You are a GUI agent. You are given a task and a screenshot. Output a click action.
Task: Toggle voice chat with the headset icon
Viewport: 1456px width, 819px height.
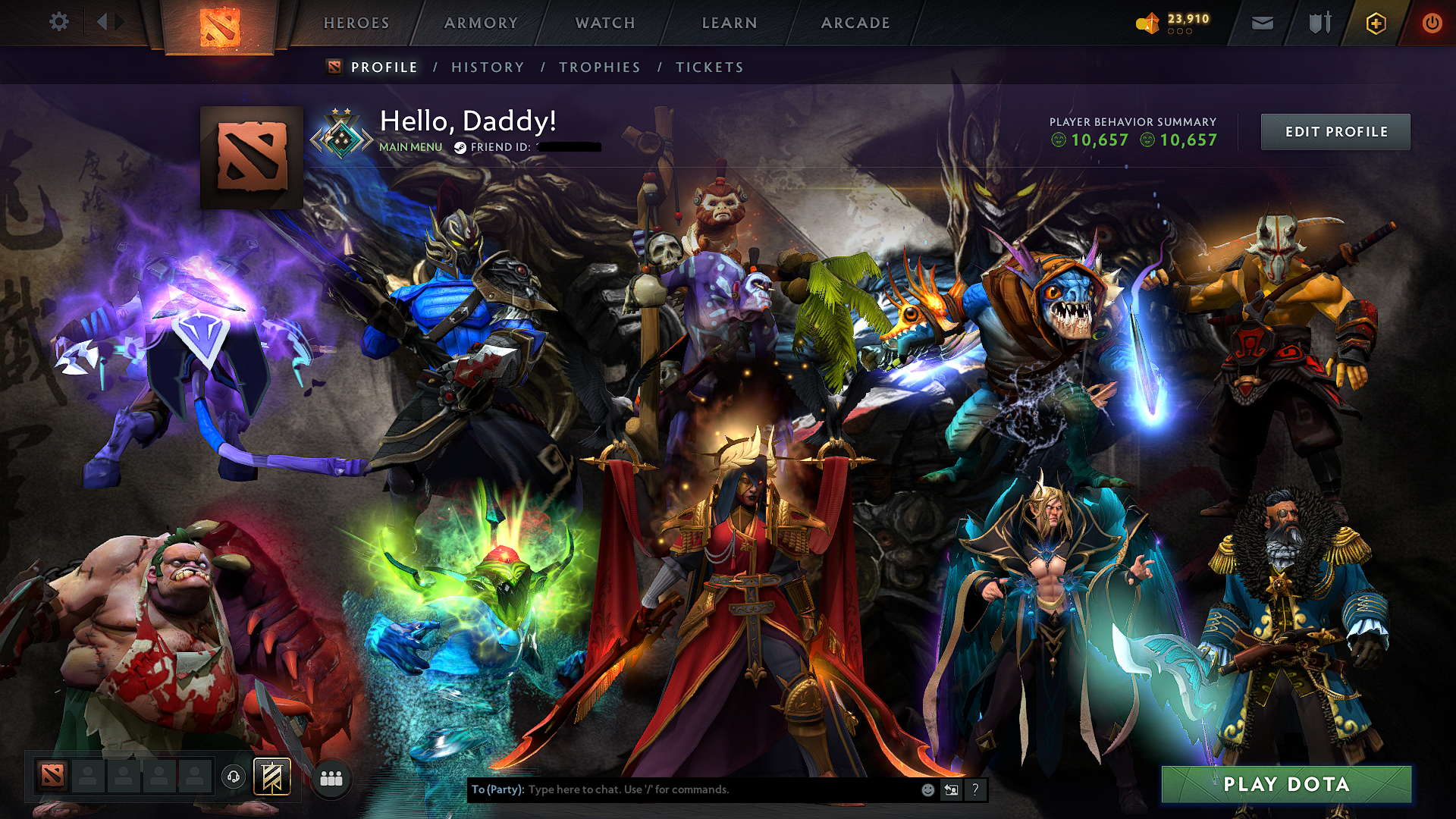pyautogui.click(x=234, y=776)
